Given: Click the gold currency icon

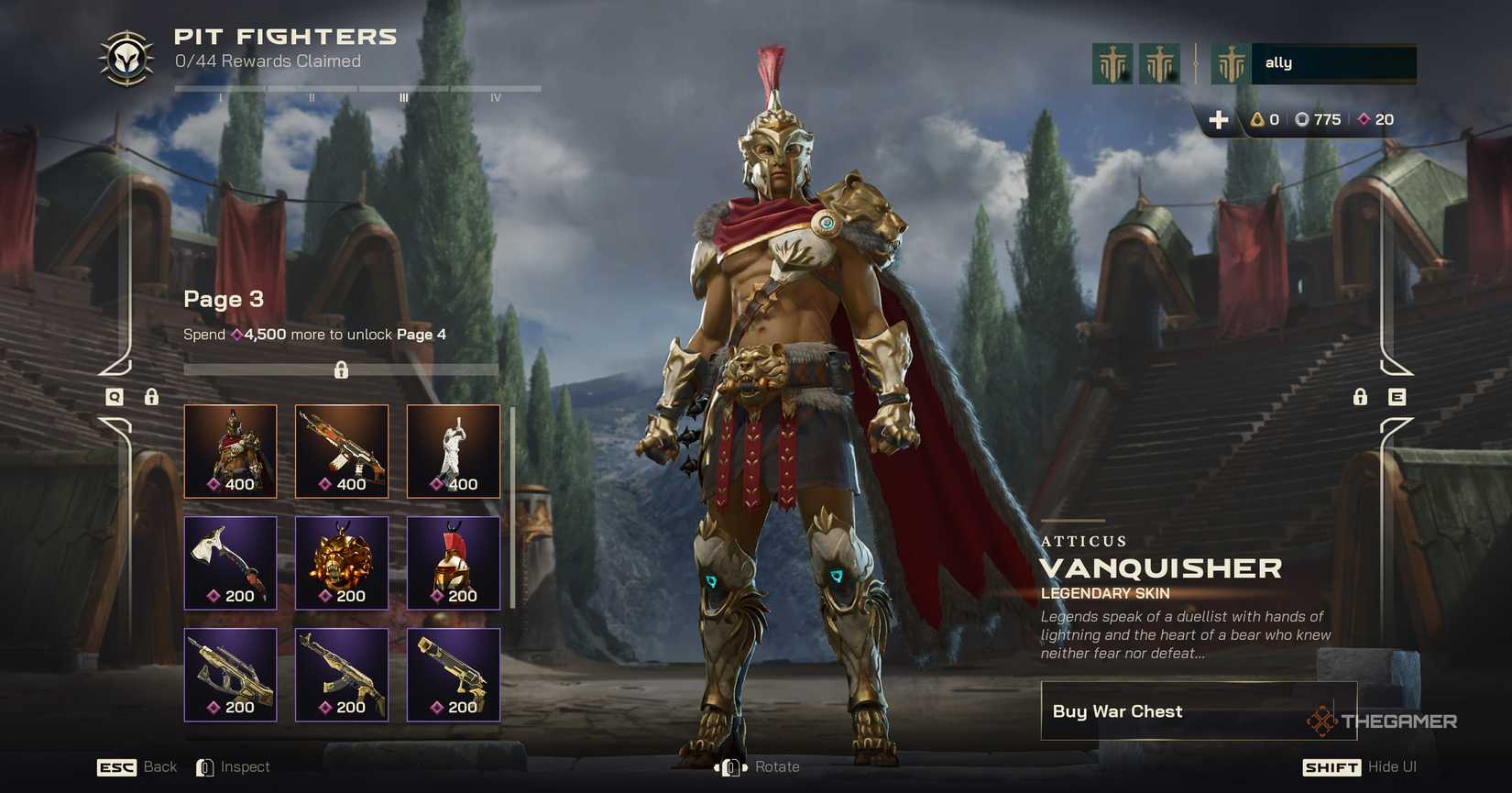Looking at the screenshot, I should point(1256,119).
